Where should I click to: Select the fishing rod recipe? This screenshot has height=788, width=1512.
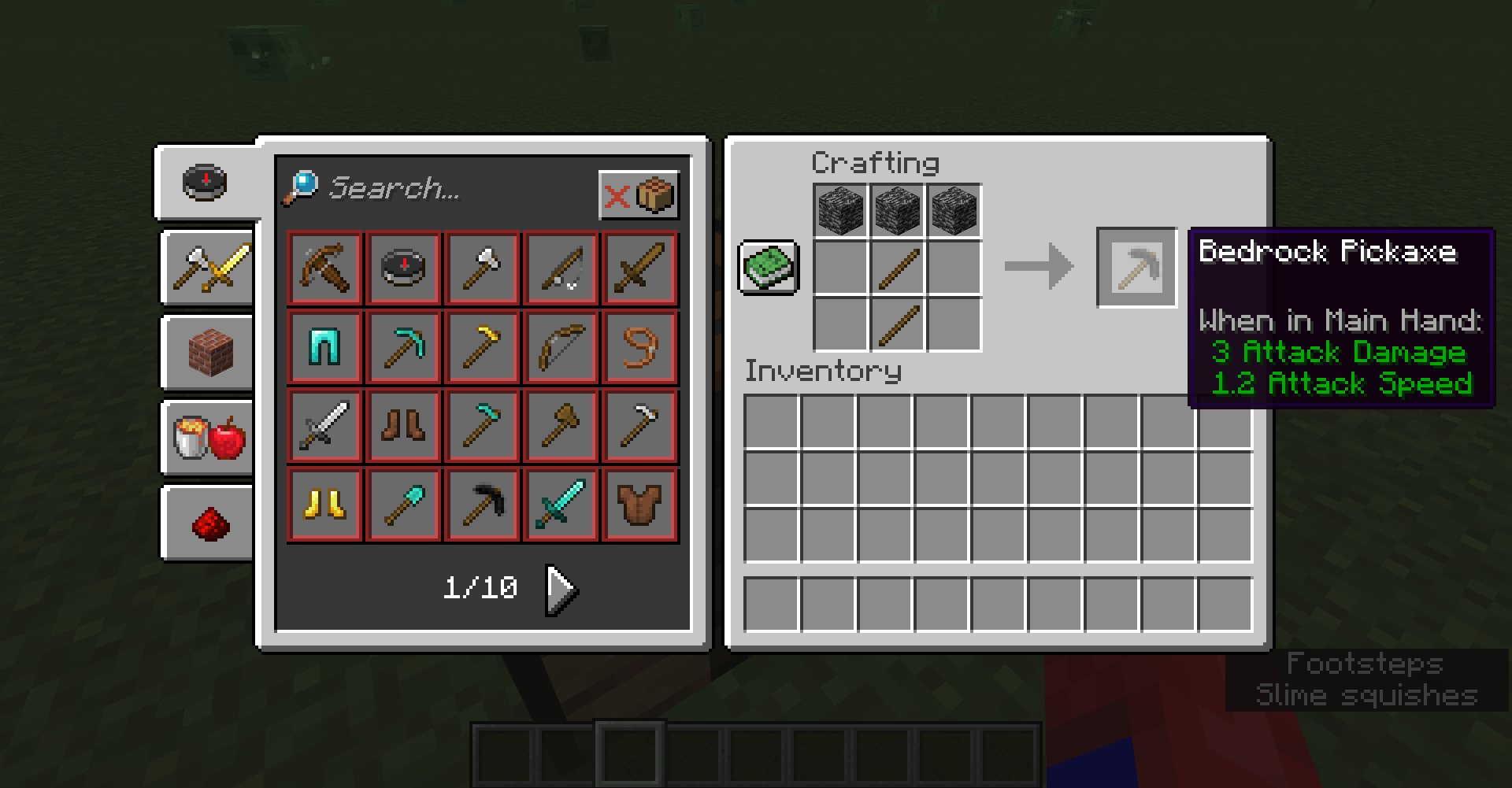561,268
